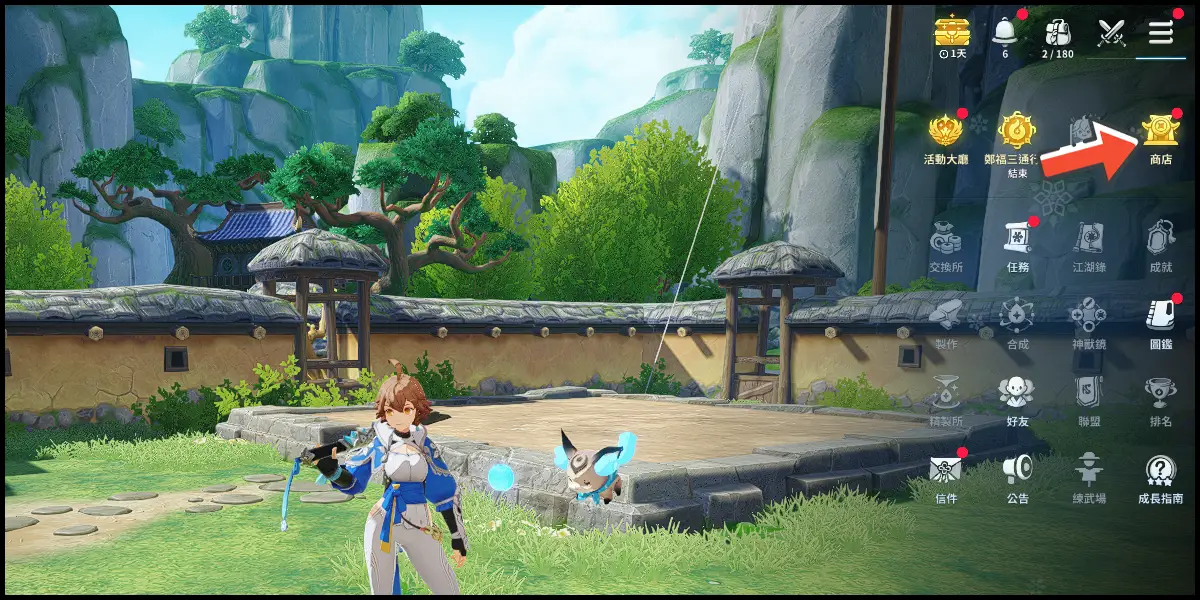Click the golden treasure chest icon

tap(952, 32)
